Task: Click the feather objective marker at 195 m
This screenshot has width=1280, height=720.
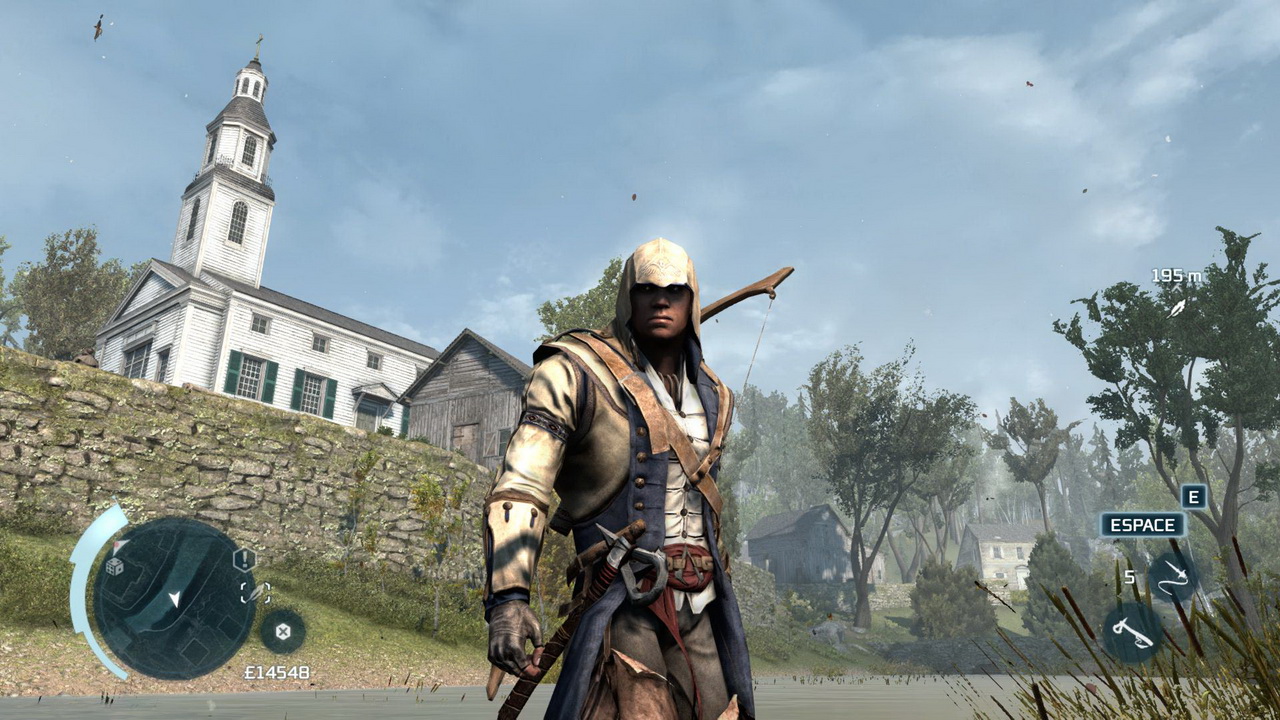Action: (1178, 307)
